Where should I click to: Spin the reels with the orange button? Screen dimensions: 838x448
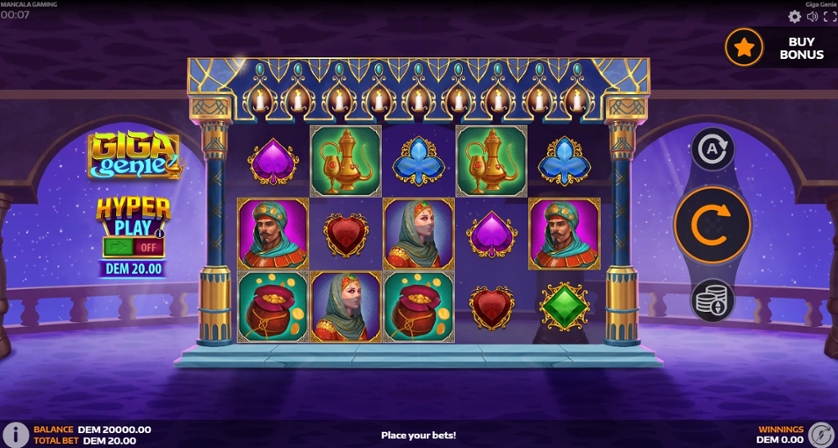[712, 224]
